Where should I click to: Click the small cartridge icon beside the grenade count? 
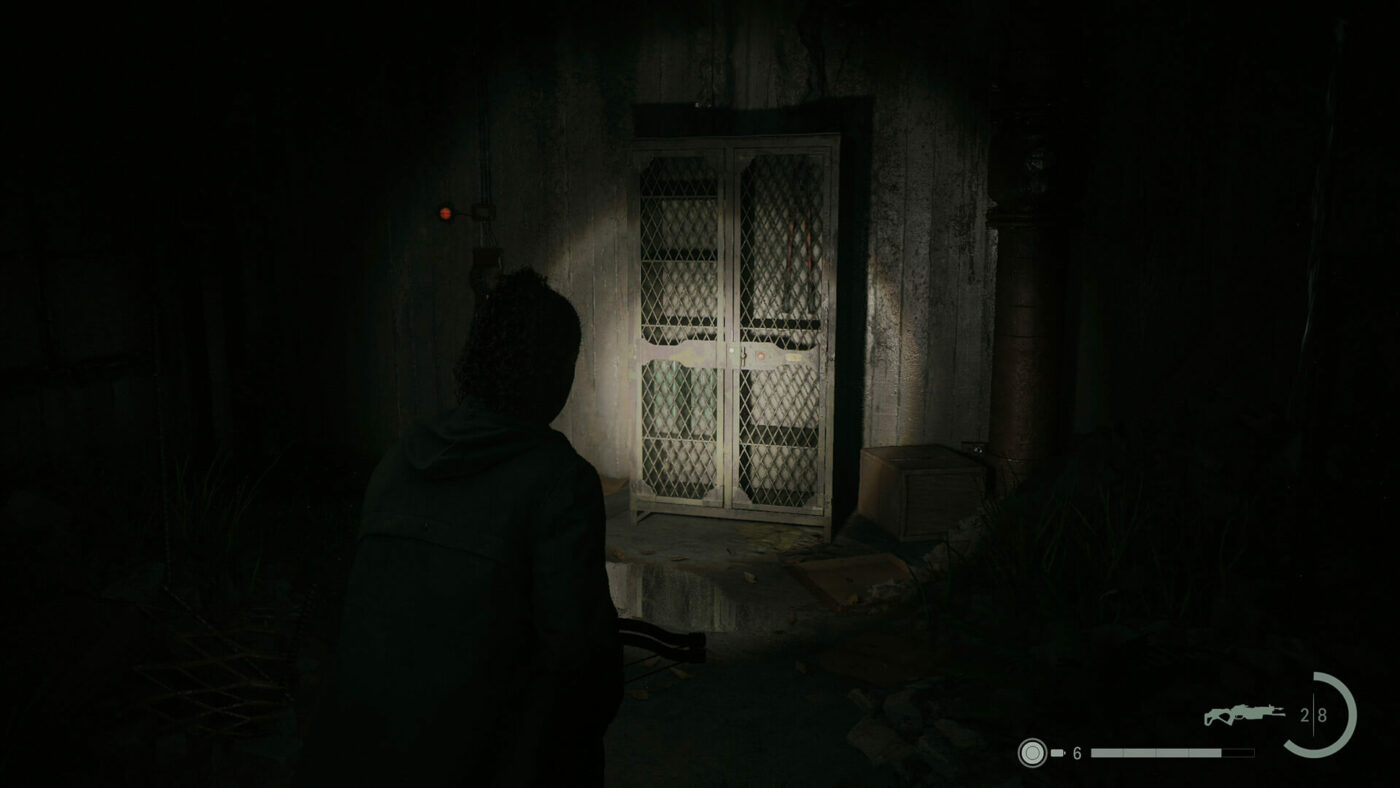pyautogui.click(x=1057, y=752)
